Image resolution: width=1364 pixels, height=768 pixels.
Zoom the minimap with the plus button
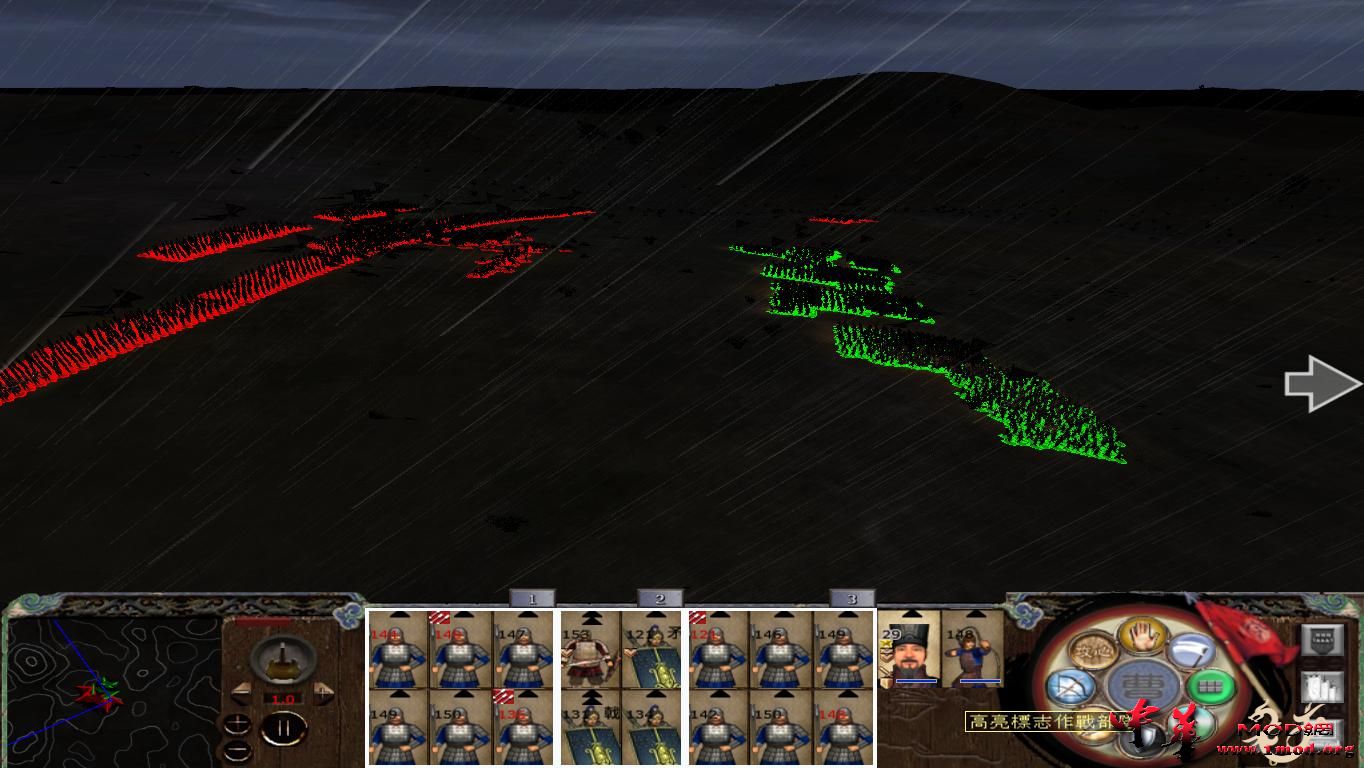pos(237,723)
